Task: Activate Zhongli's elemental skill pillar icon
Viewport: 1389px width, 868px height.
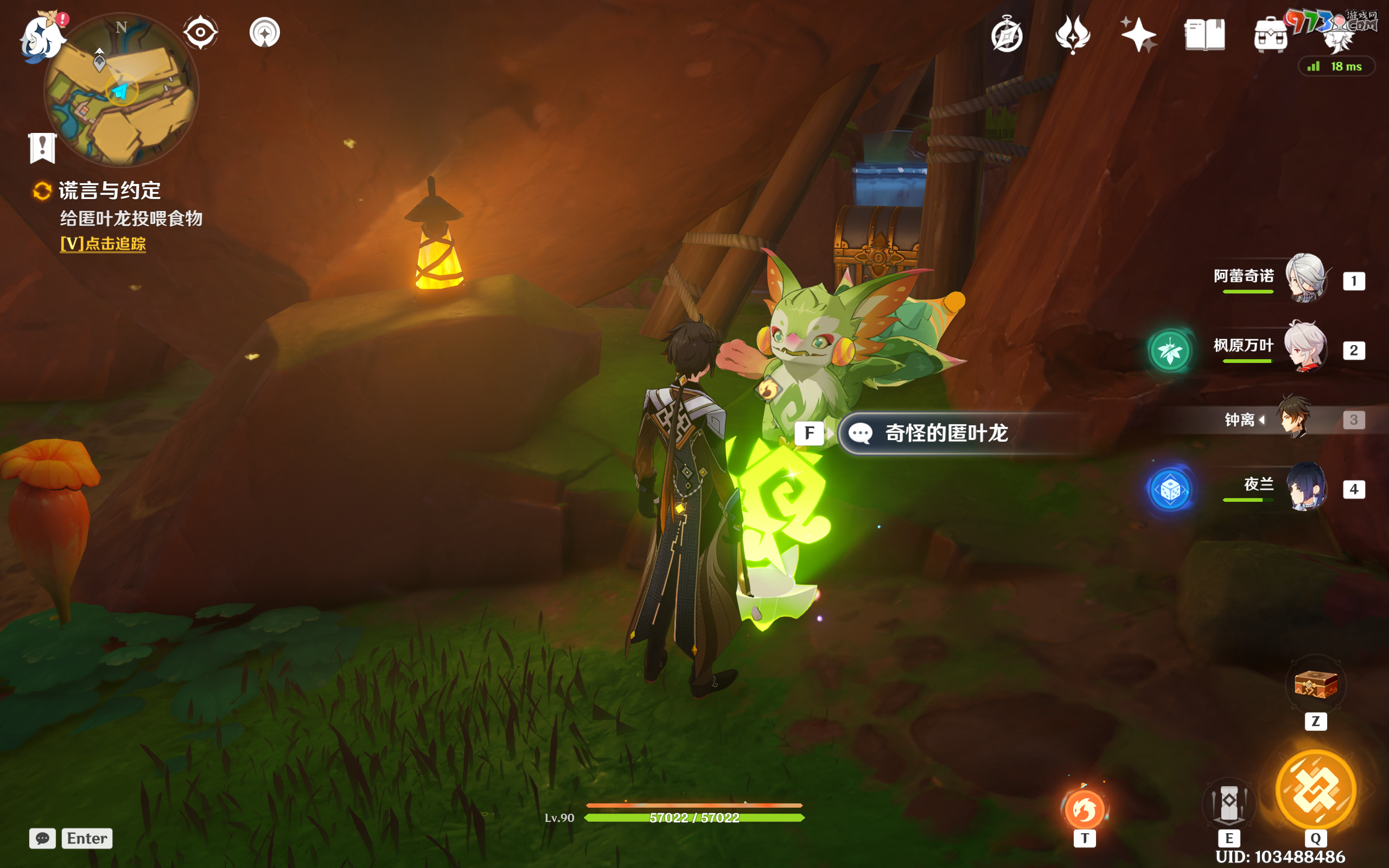Action: pyautogui.click(x=1229, y=802)
